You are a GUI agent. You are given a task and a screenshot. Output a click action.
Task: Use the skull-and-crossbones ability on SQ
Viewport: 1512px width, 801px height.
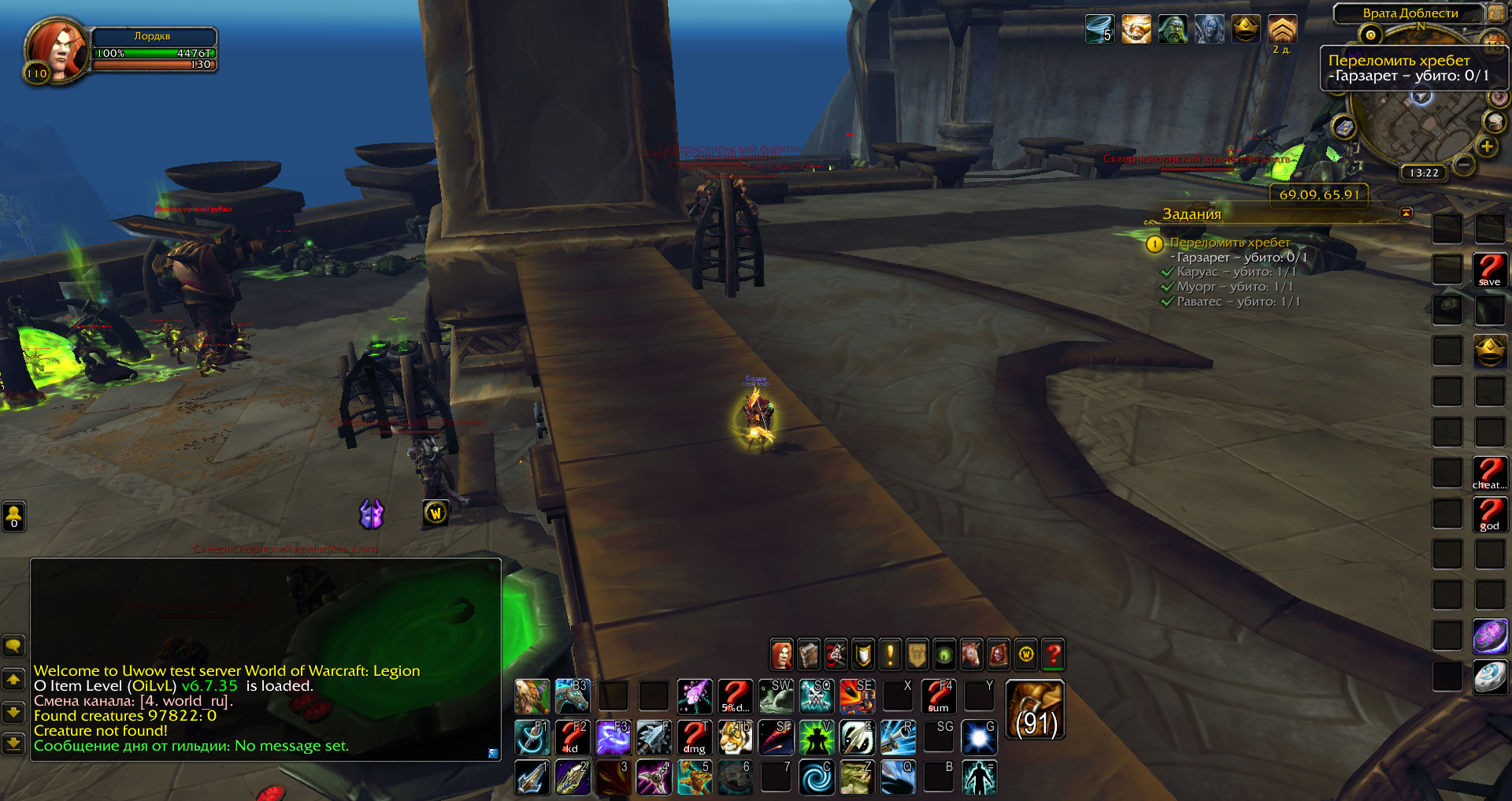(817, 696)
